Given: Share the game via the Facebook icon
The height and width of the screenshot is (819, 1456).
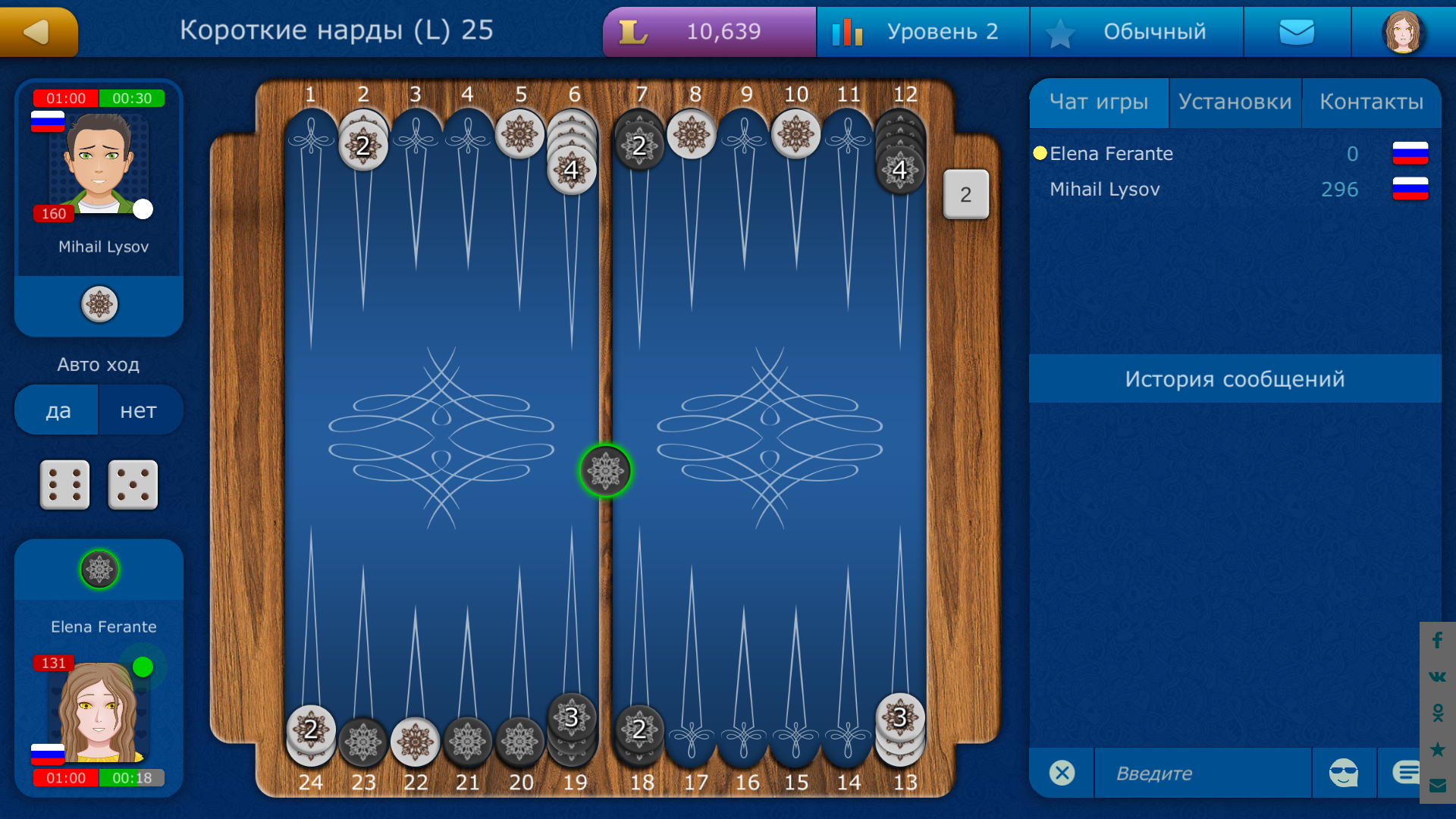Looking at the screenshot, I should [x=1437, y=641].
